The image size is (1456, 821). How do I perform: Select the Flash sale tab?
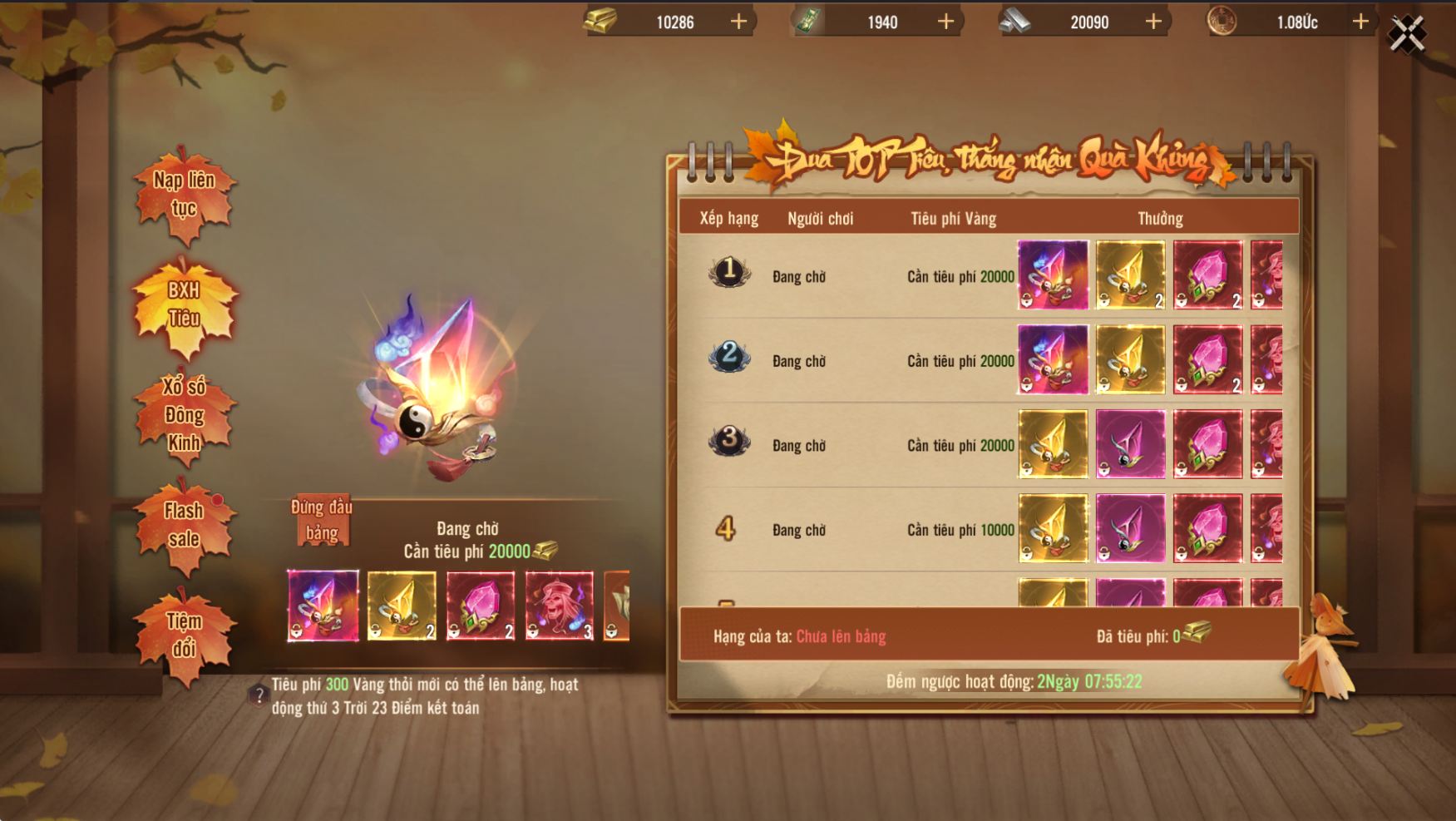[184, 525]
